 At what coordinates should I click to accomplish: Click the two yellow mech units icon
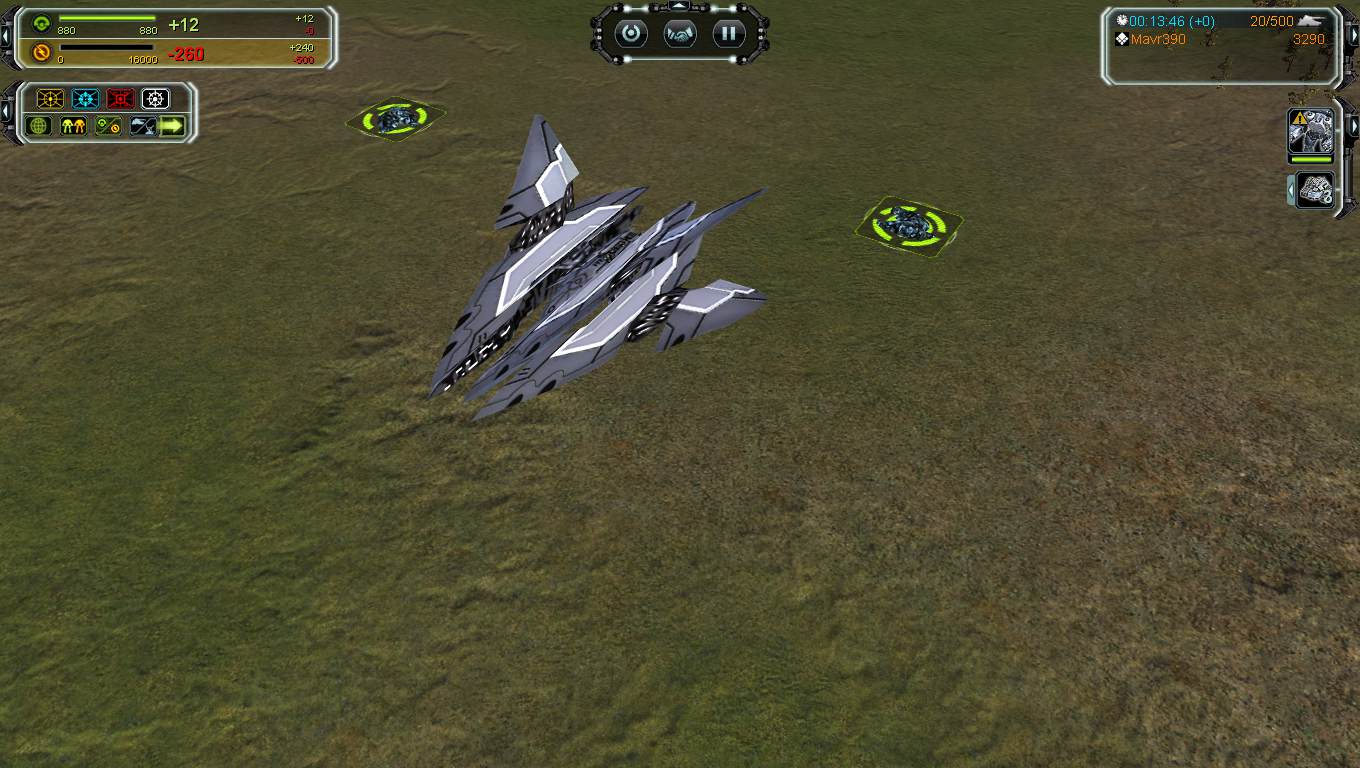(x=73, y=126)
